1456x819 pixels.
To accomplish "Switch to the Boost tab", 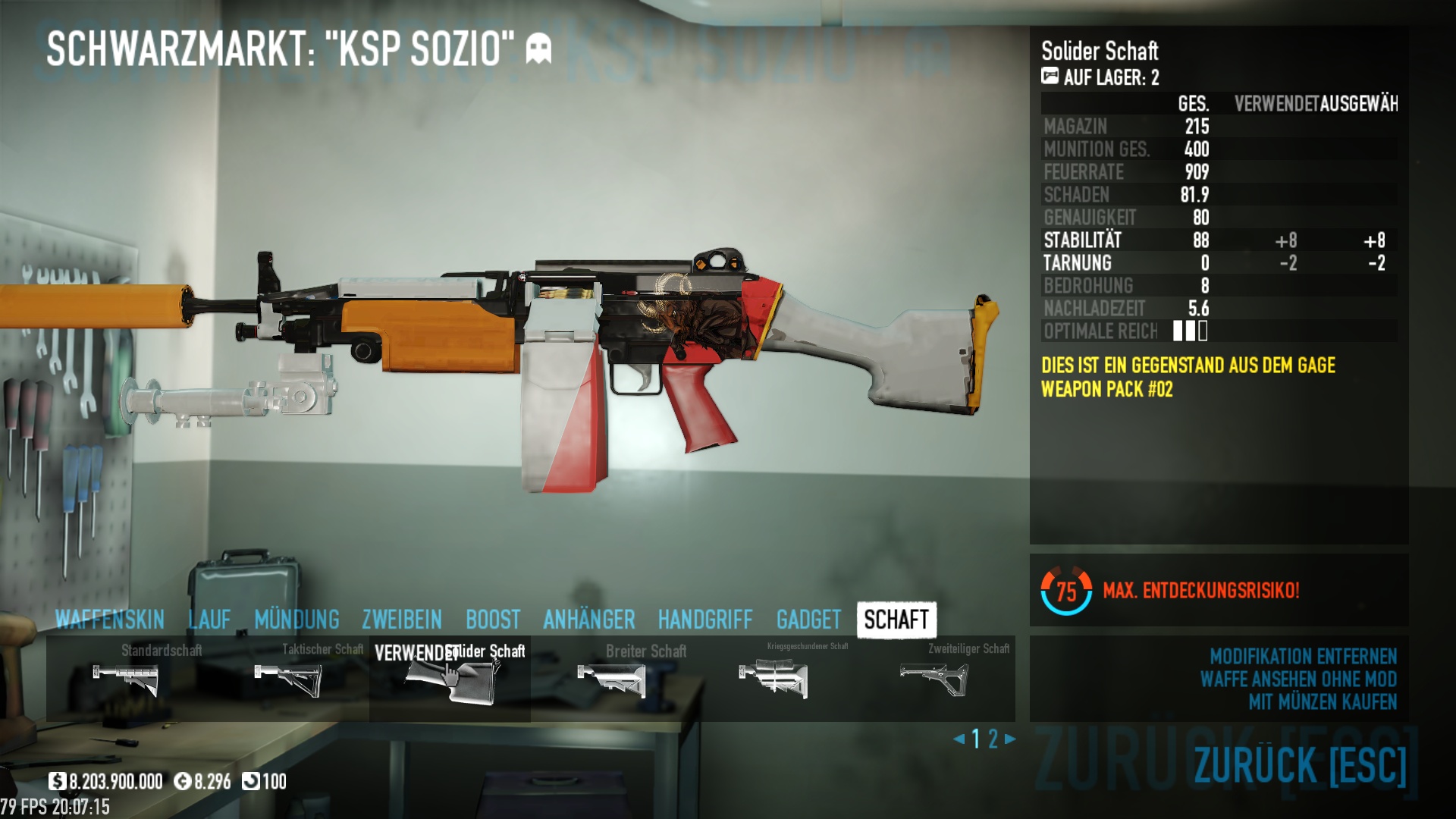I will pos(493,620).
